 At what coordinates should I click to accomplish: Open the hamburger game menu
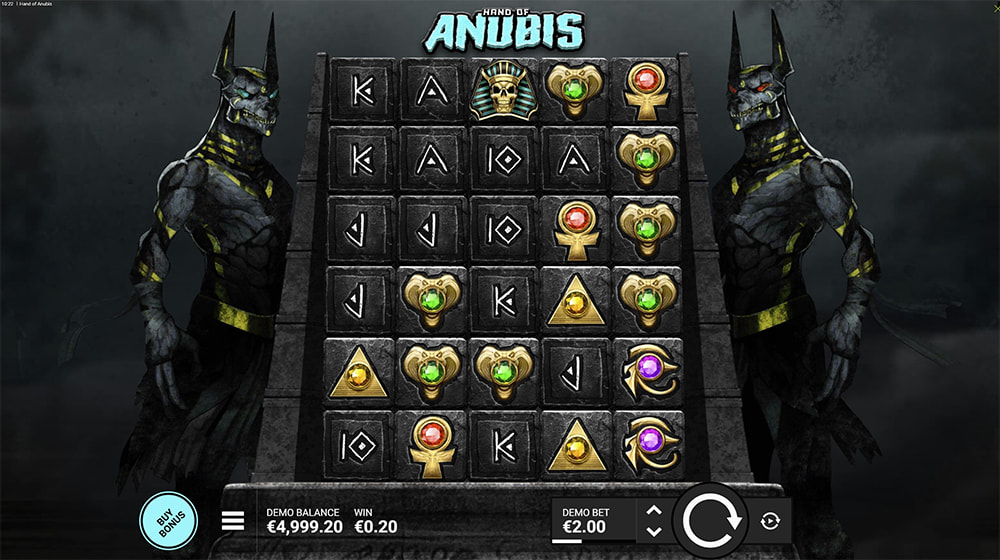[x=233, y=521]
